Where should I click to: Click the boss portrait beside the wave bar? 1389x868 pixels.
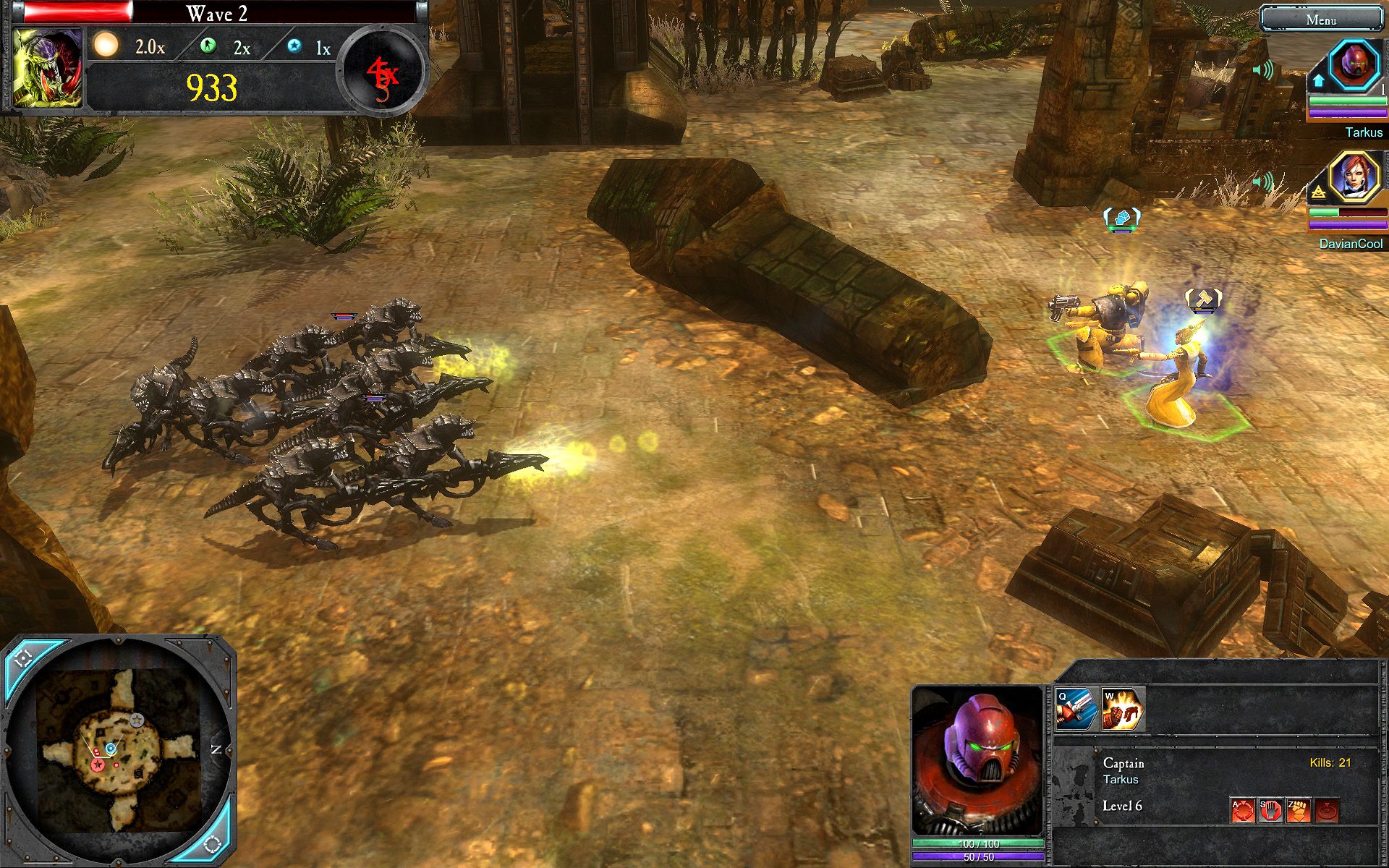(47, 68)
